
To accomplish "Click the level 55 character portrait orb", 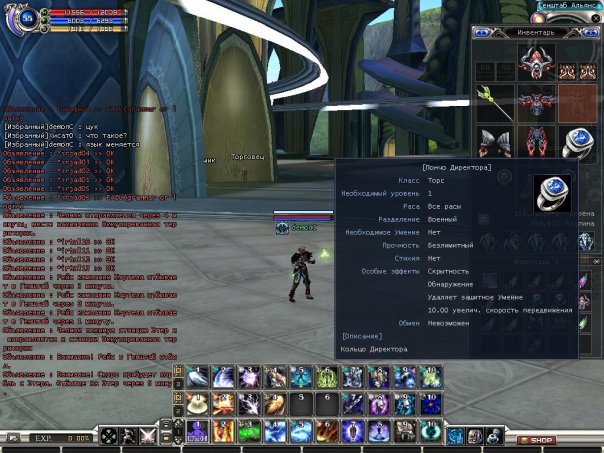I will click(x=26, y=20).
